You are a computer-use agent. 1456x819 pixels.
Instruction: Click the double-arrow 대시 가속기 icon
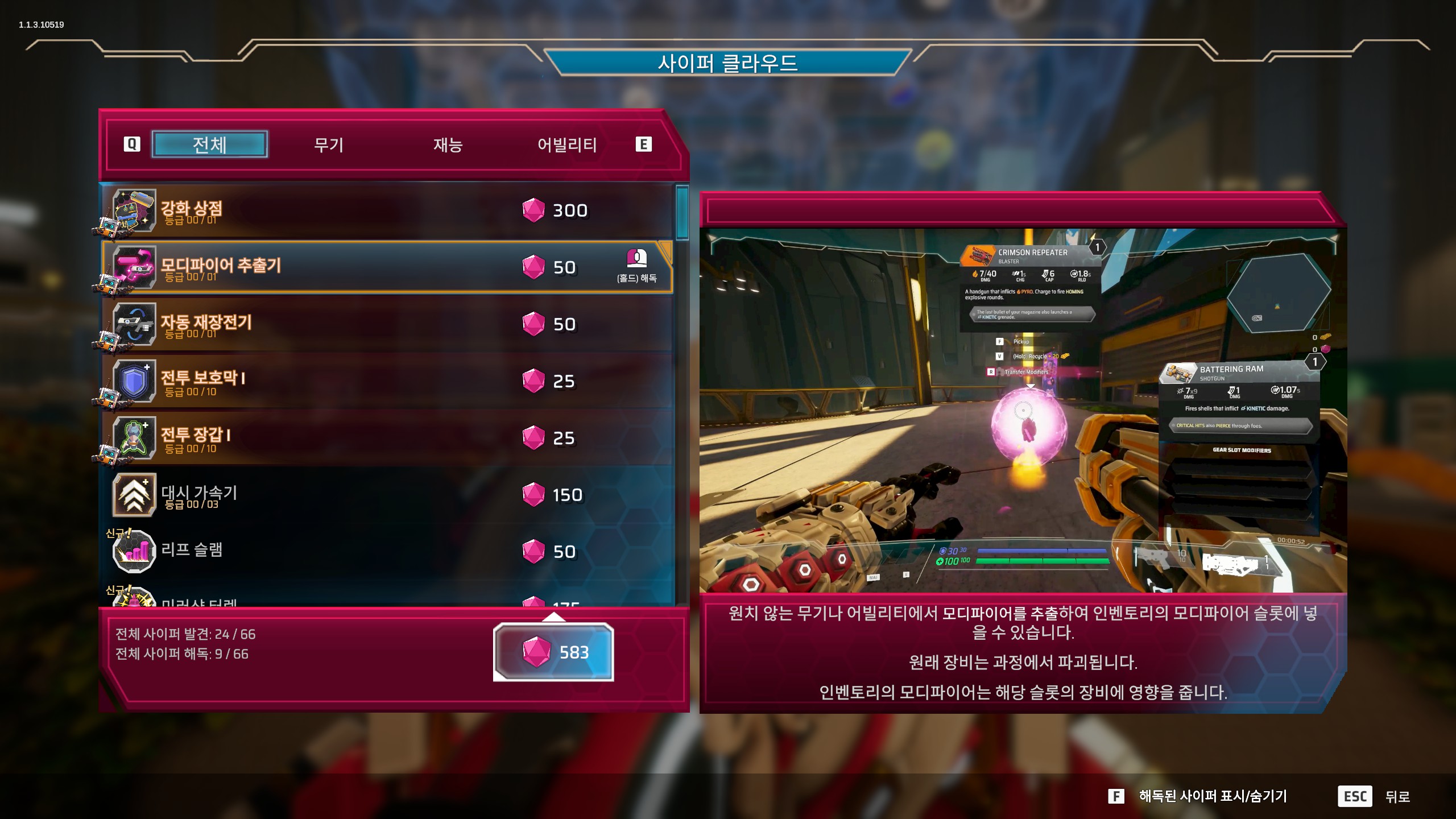pyautogui.click(x=135, y=495)
